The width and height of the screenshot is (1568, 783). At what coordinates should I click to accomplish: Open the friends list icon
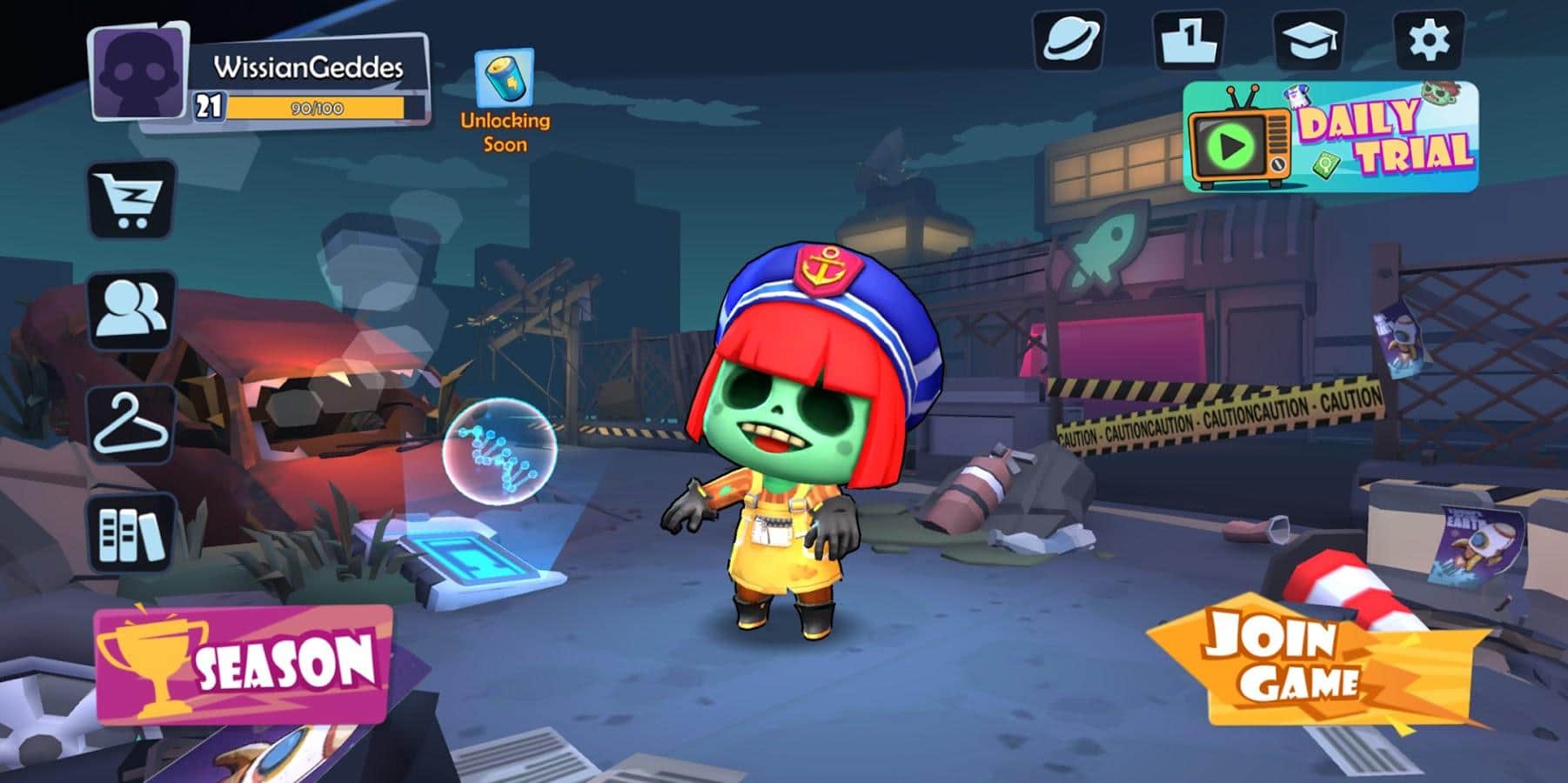[x=132, y=309]
